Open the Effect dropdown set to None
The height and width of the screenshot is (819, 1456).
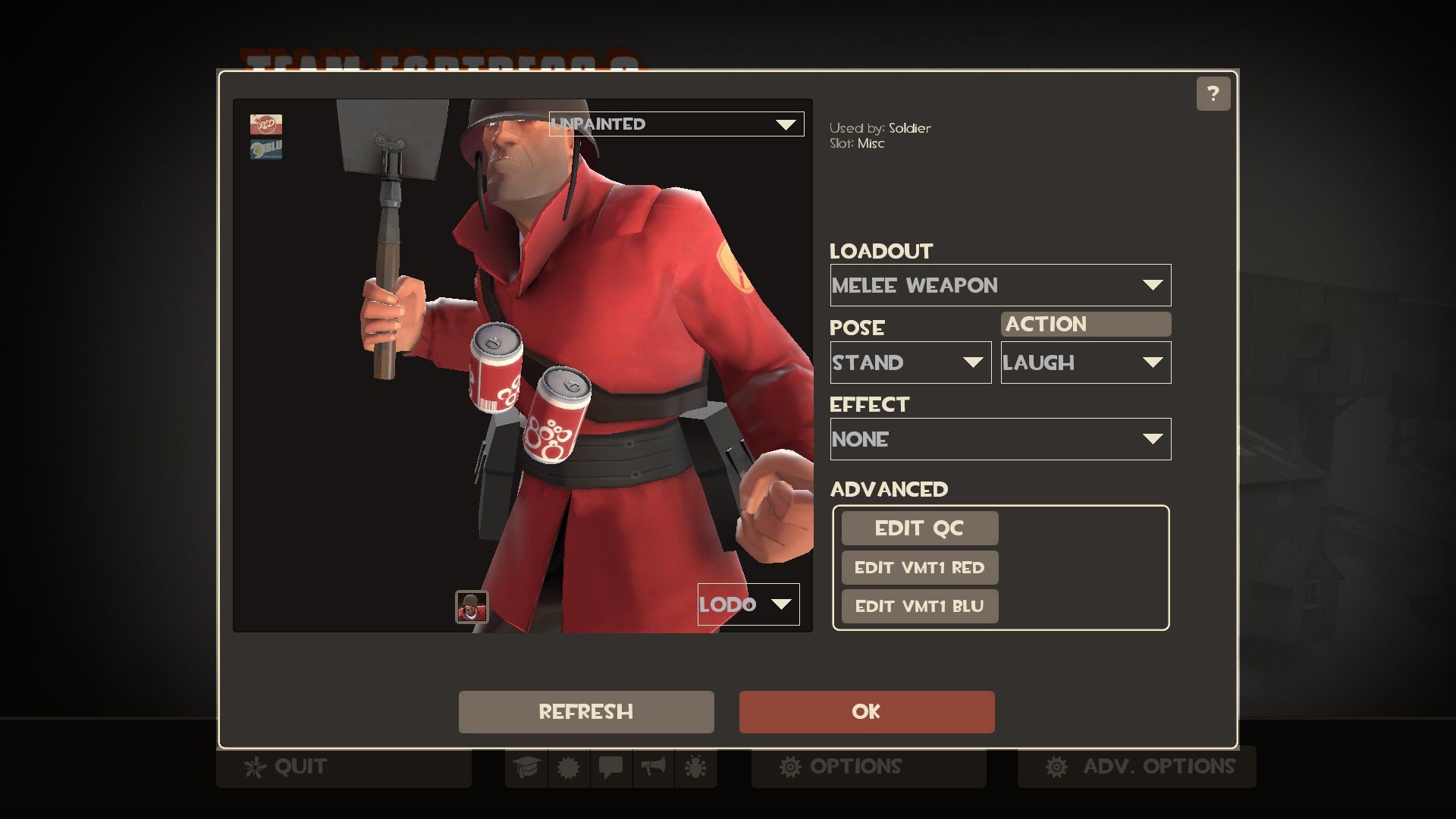(x=999, y=439)
